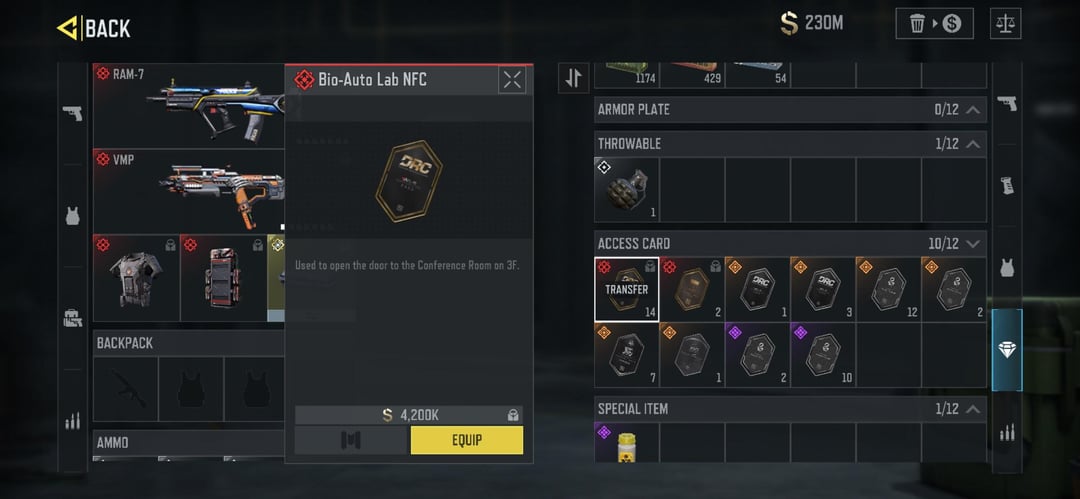
Task: Collapse the SPECIAL ITEM section
Action: 972,409
